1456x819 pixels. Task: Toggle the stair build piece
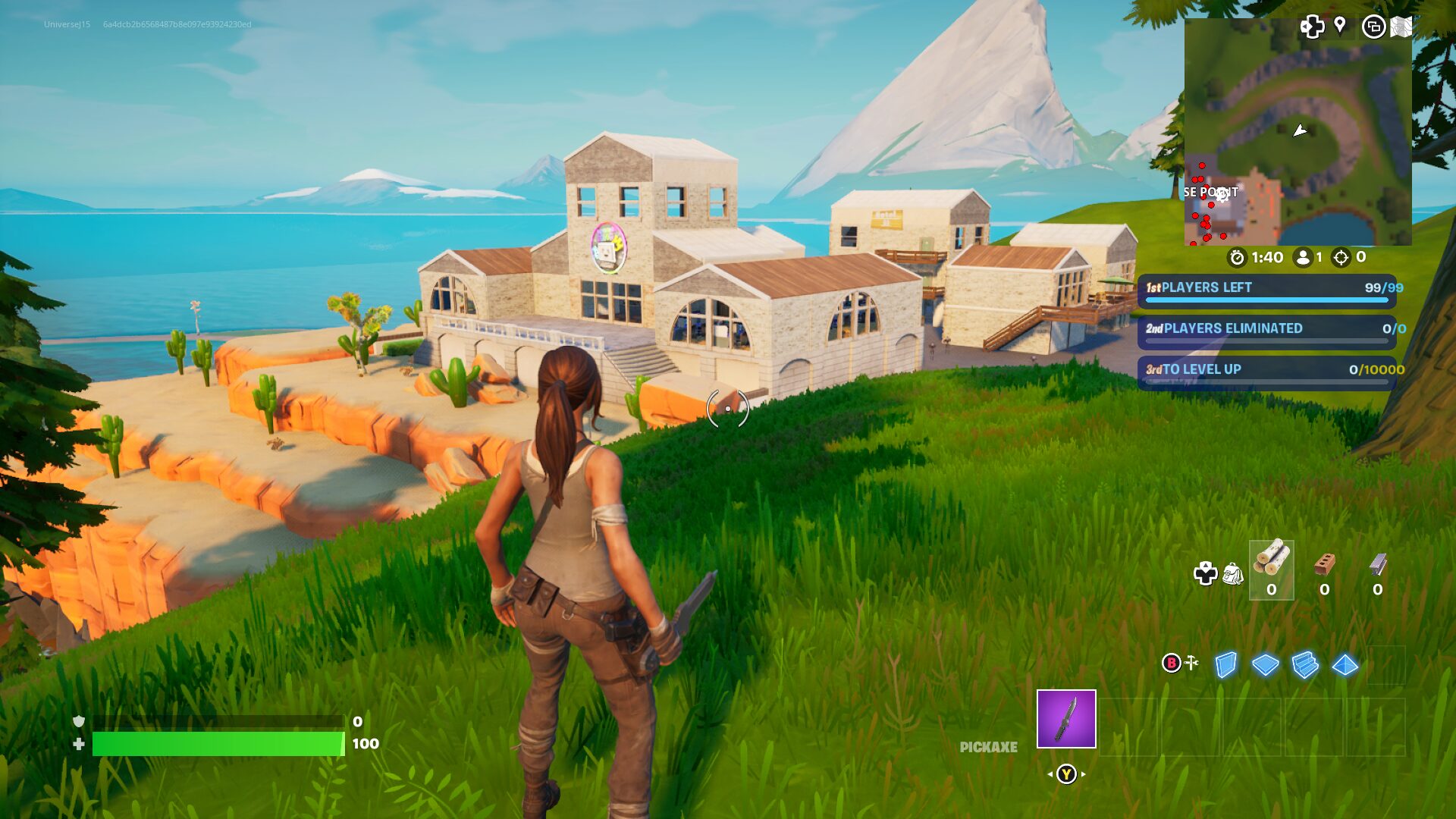tap(1304, 665)
